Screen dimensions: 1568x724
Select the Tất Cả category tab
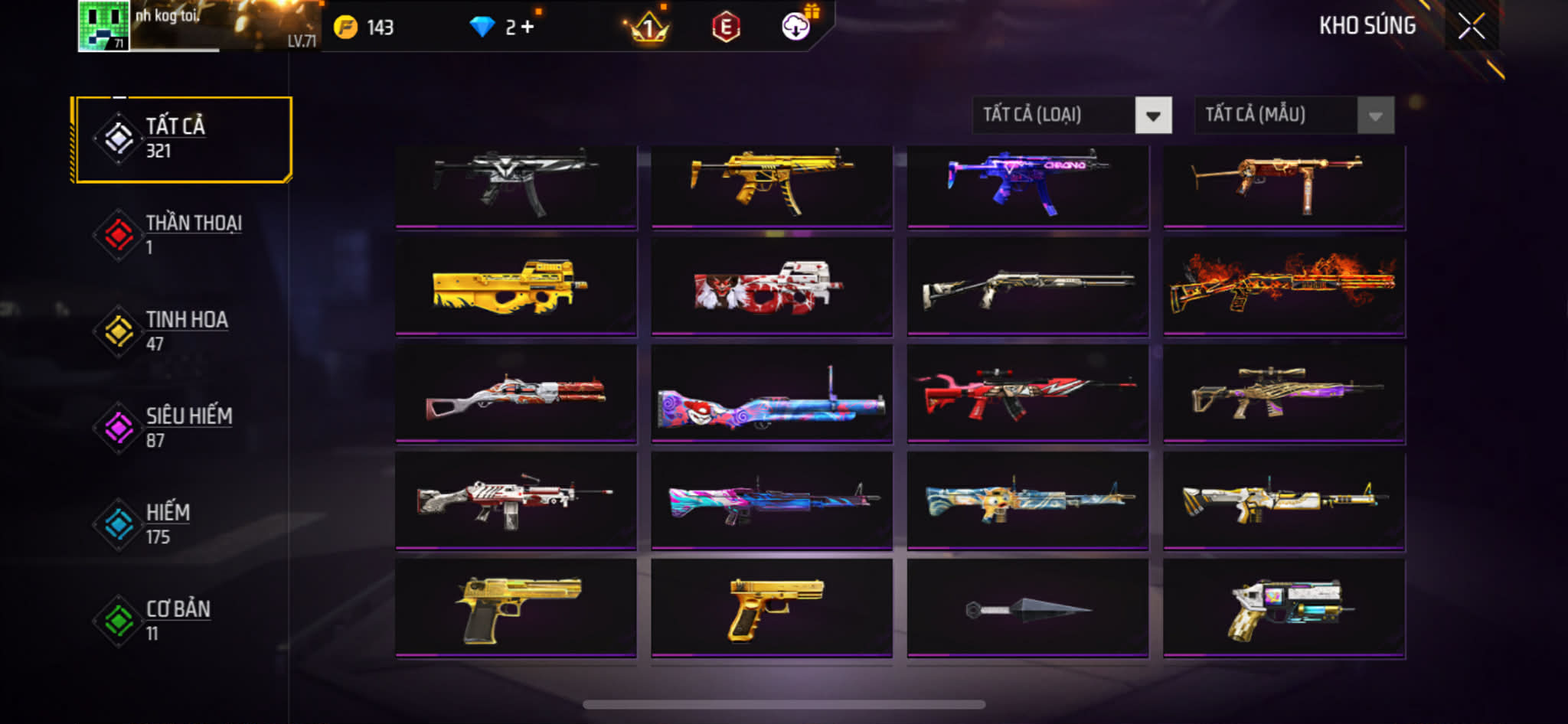[x=182, y=139]
